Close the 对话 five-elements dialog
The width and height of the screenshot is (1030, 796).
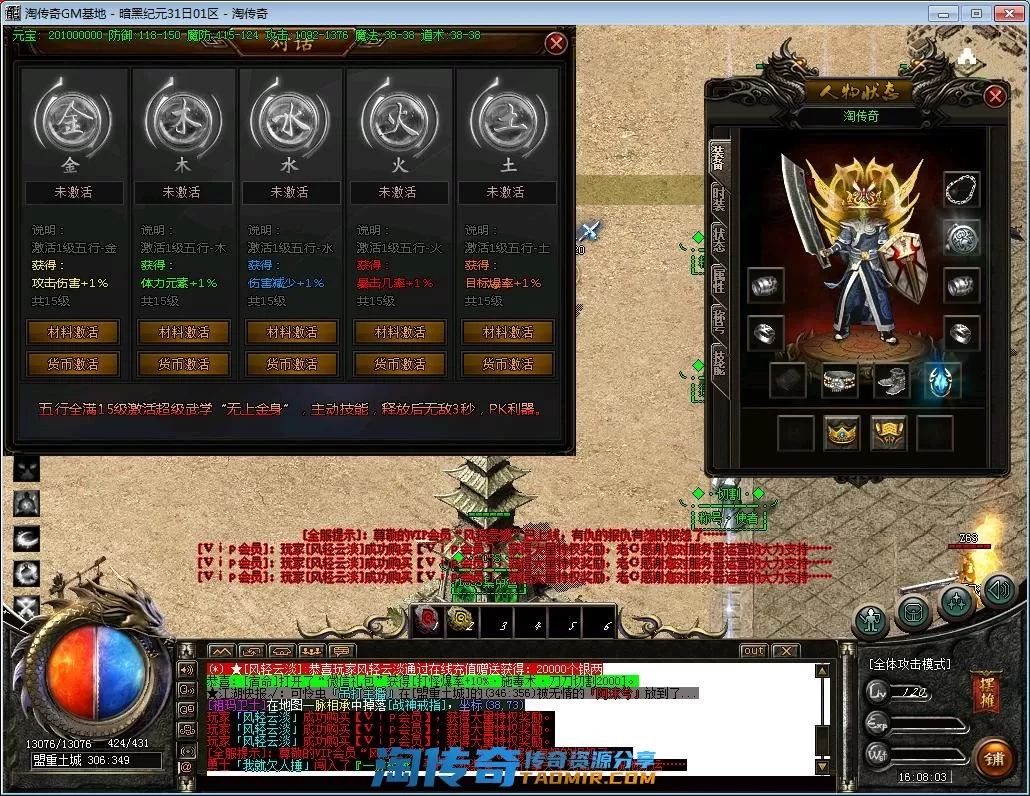[556, 43]
